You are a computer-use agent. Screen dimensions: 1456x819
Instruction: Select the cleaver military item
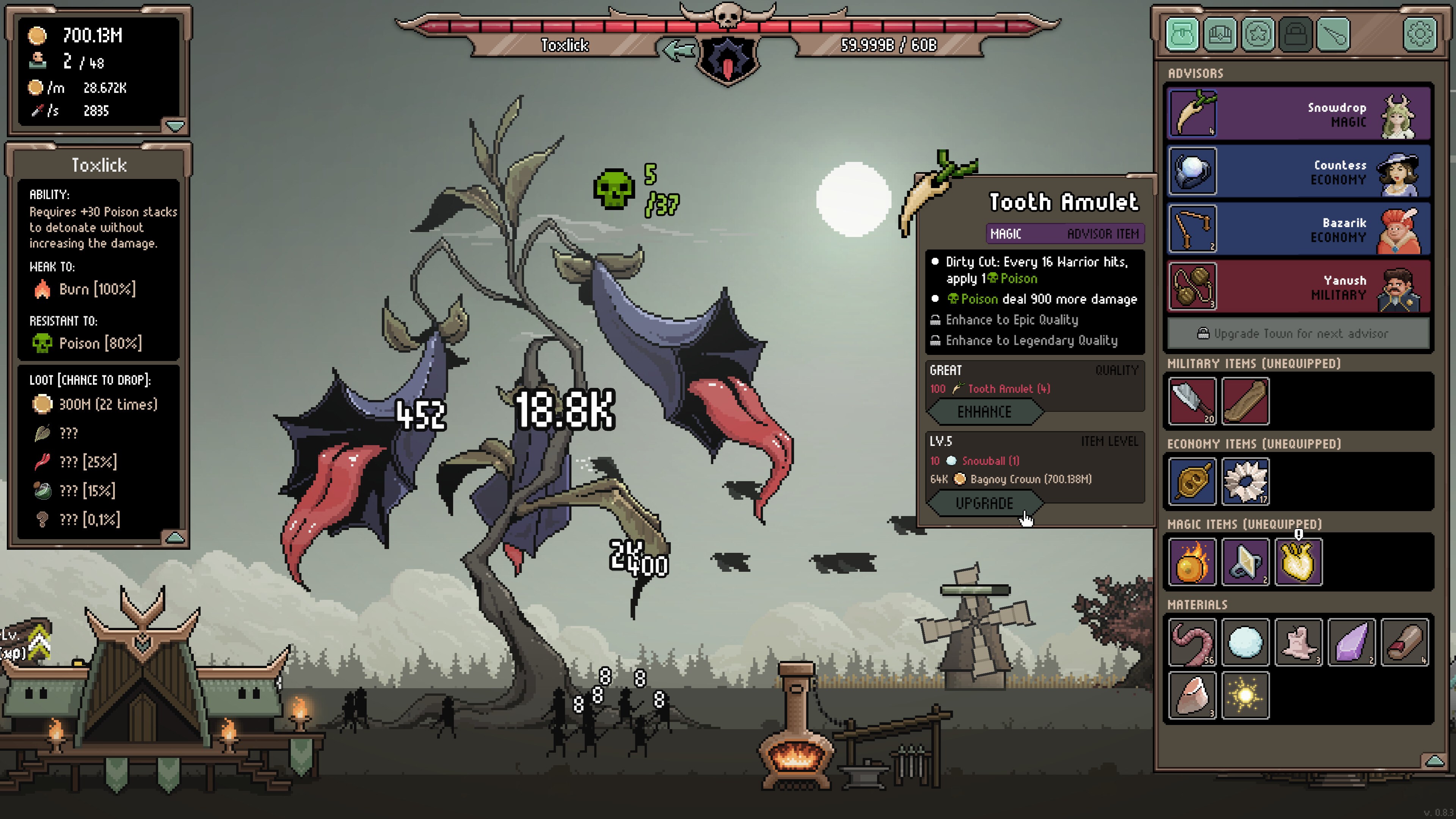coord(1192,401)
